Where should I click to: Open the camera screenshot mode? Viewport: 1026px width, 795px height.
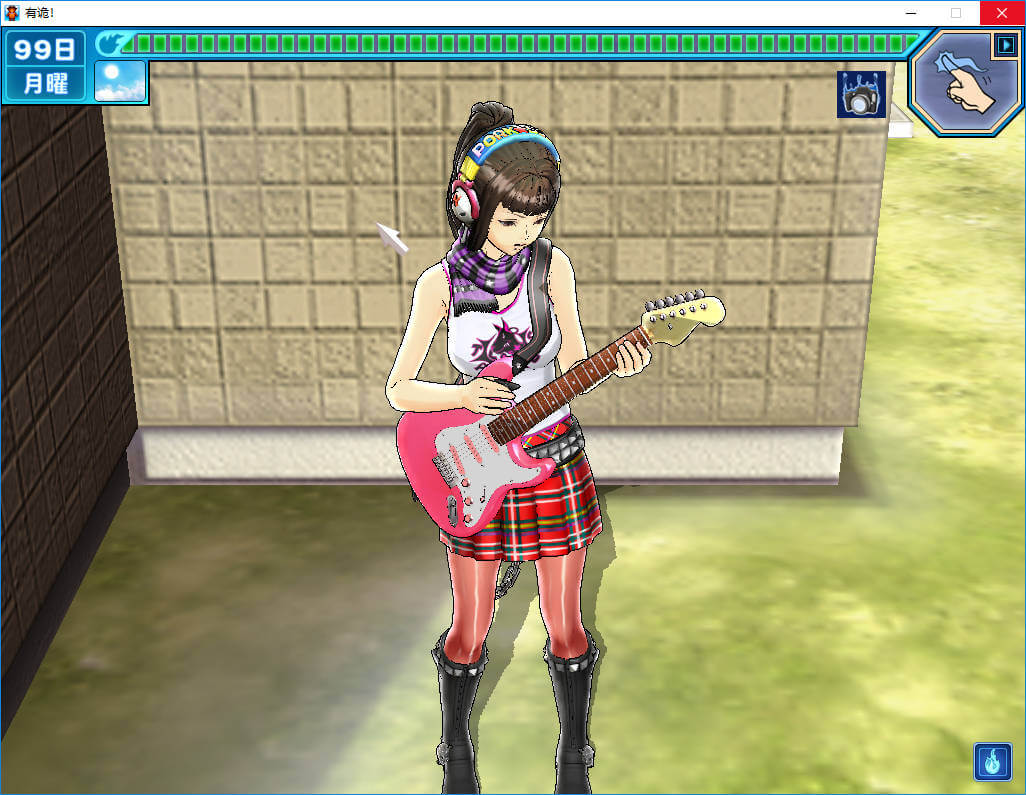tap(861, 95)
